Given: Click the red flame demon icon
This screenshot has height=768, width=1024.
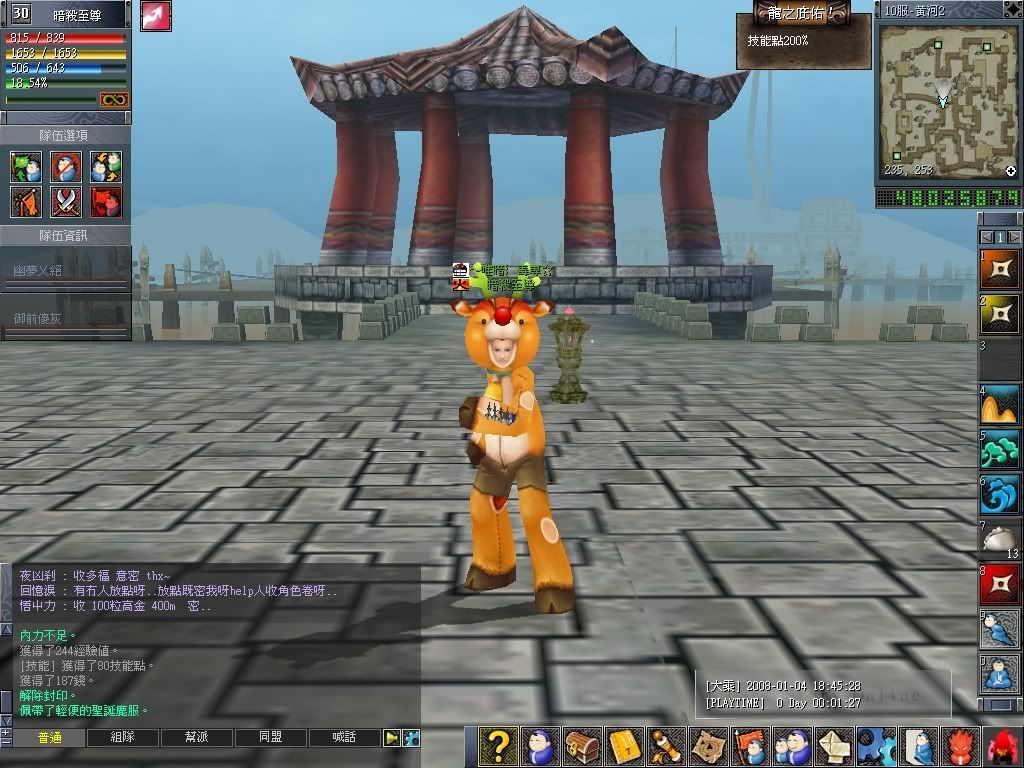Looking at the screenshot, I should [960, 746].
